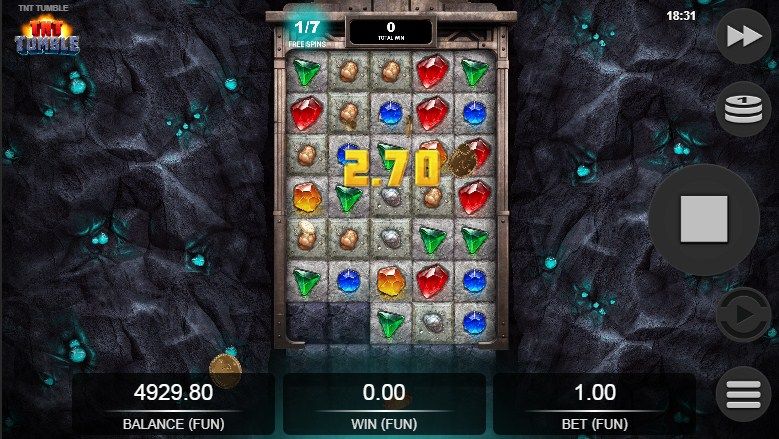
Task: Click the Bet (FUN) amount panel
Action: 594,405
